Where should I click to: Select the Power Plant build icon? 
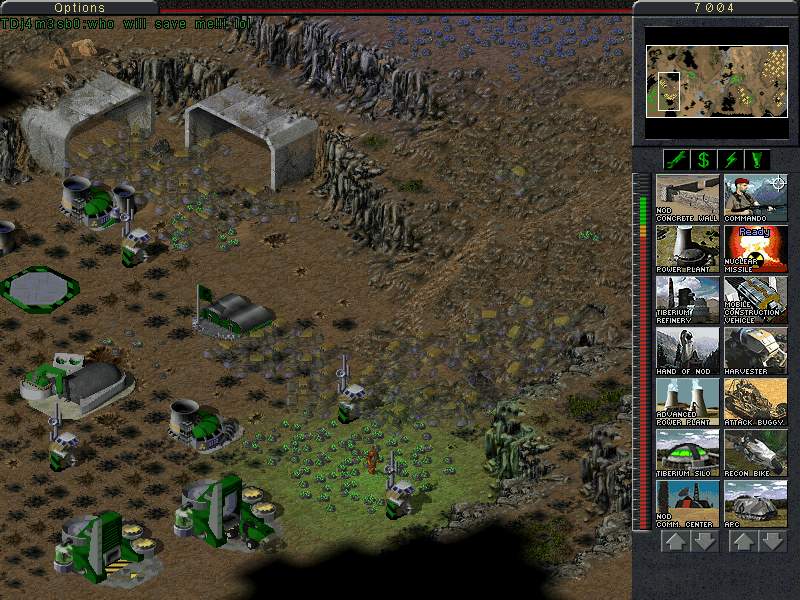[x=687, y=249]
